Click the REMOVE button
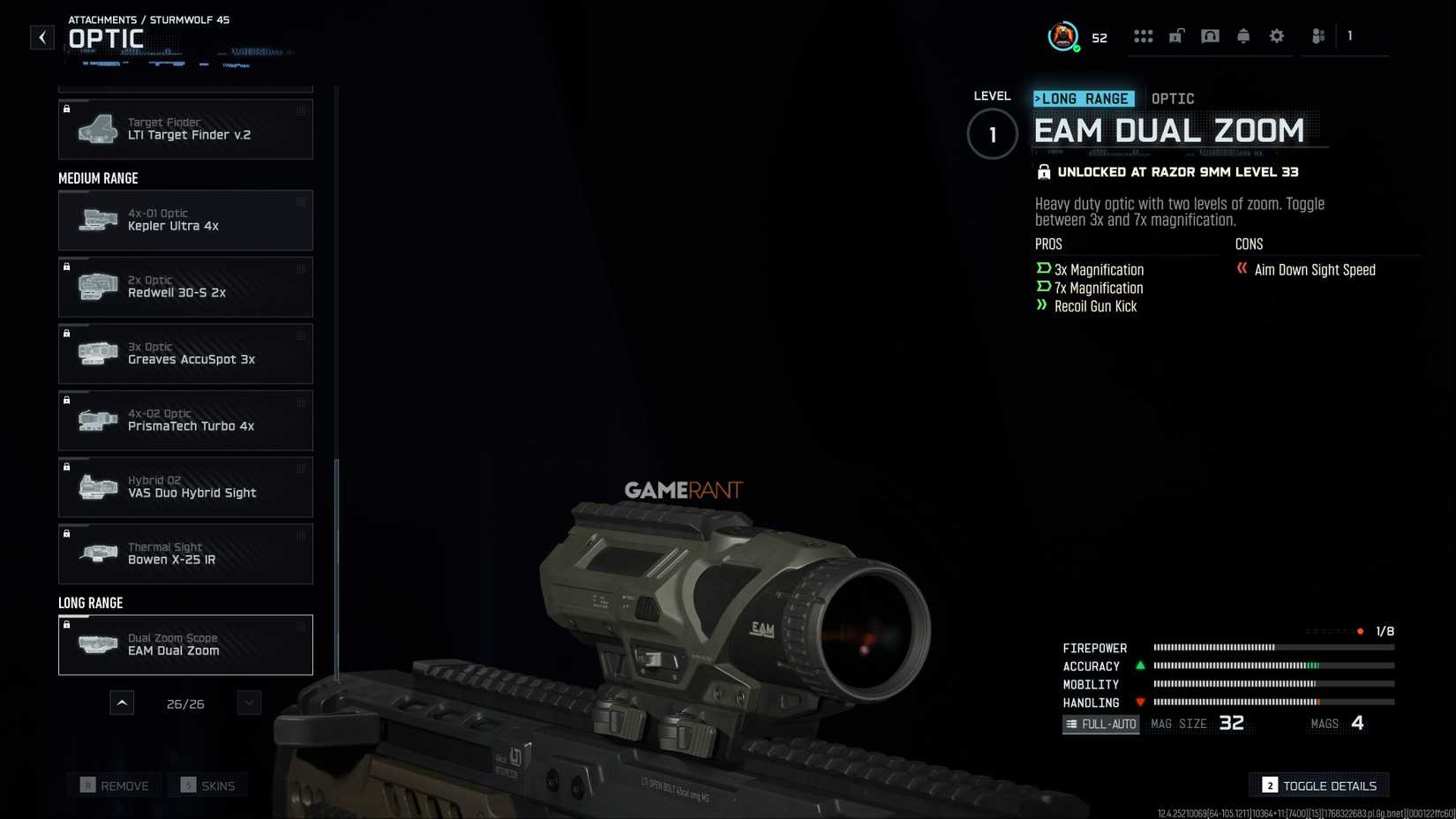This screenshot has height=819, width=1456. pyautogui.click(x=114, y=785)
